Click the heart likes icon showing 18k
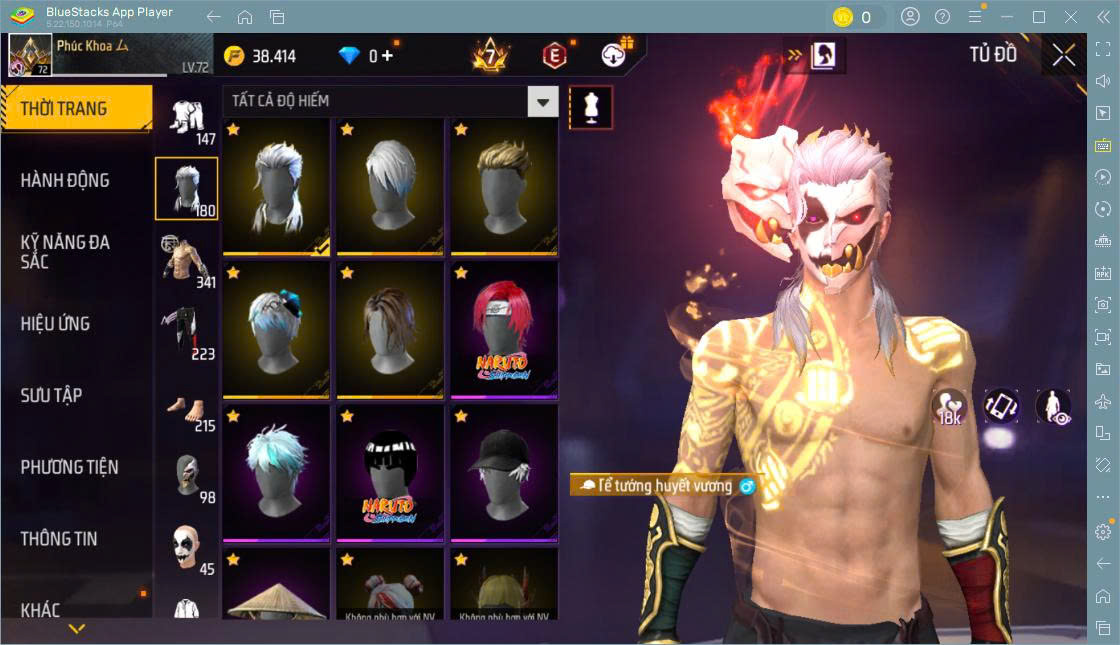 click(949, 406)
